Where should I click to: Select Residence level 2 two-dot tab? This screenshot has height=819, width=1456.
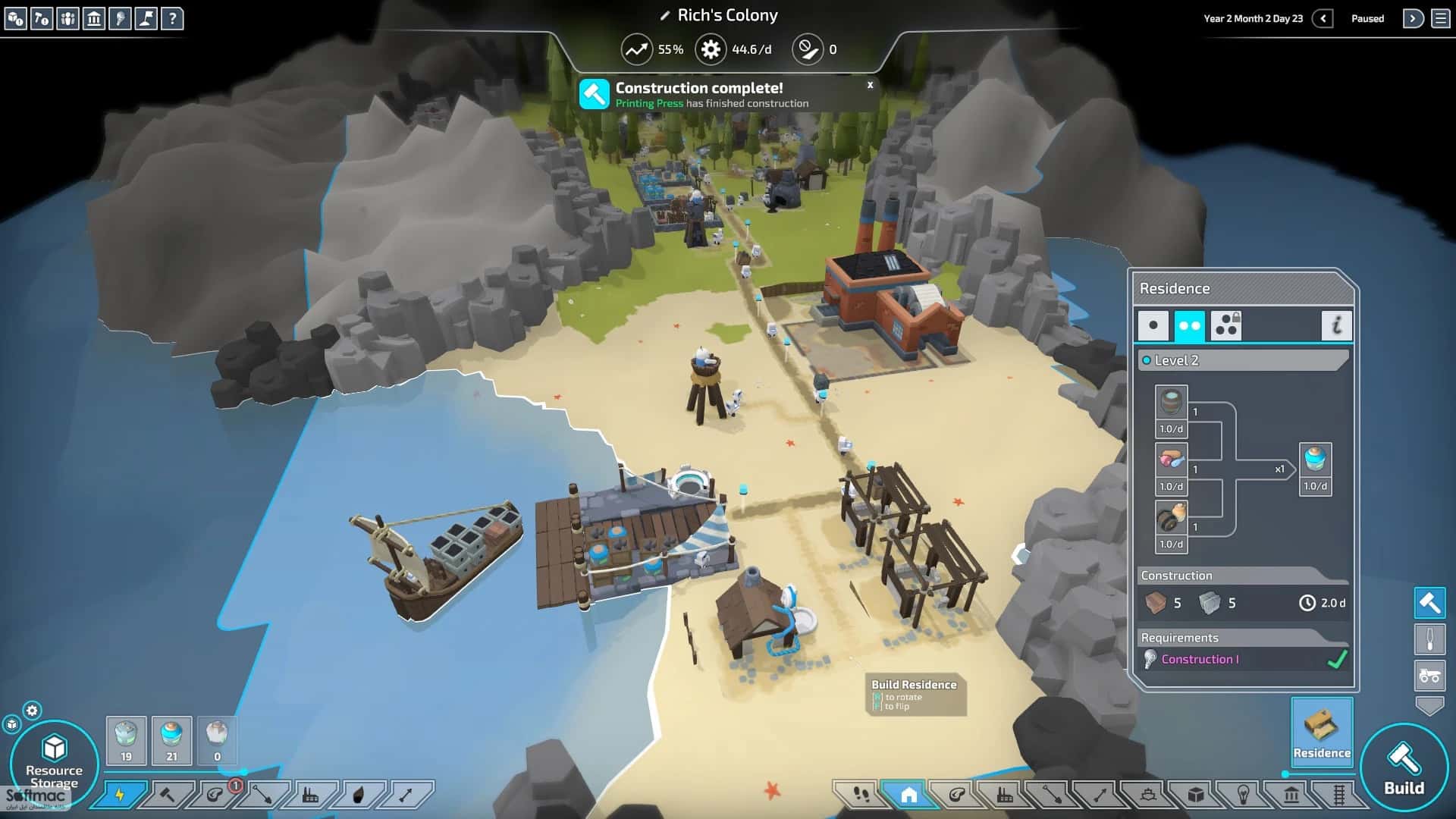click(x=1188, y=325)
